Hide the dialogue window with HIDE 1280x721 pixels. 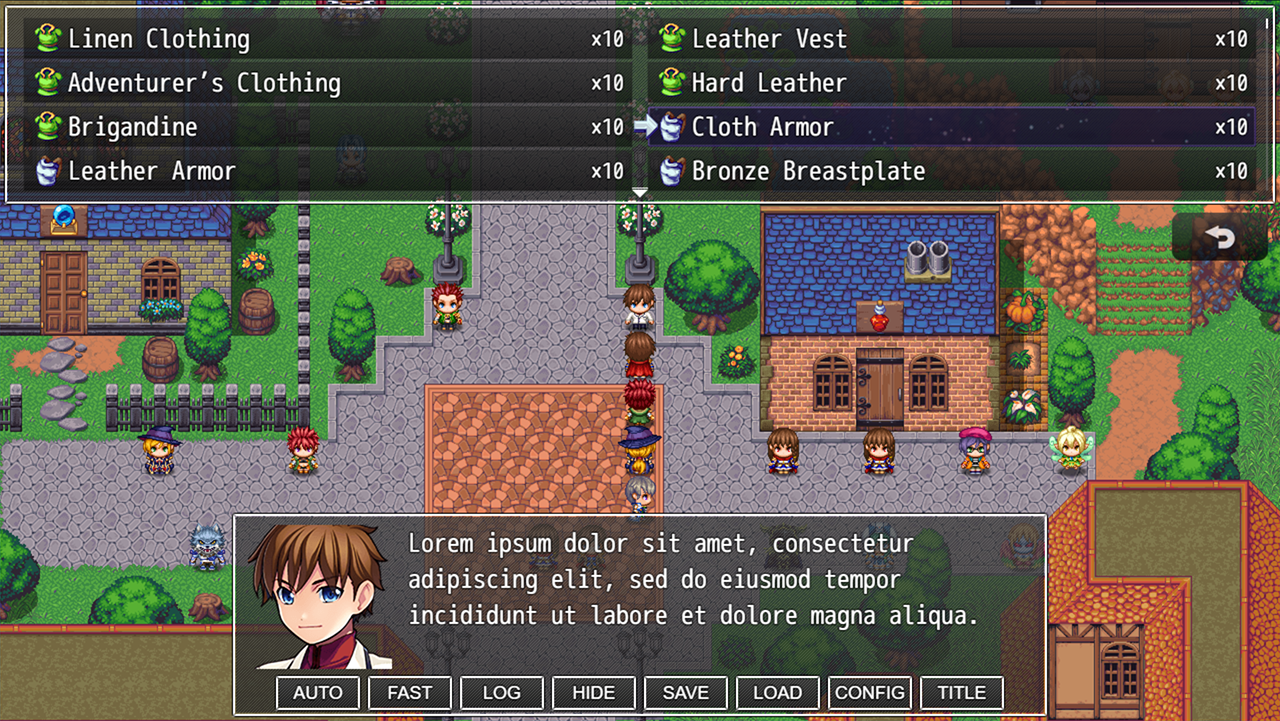(x=594, y=692)
